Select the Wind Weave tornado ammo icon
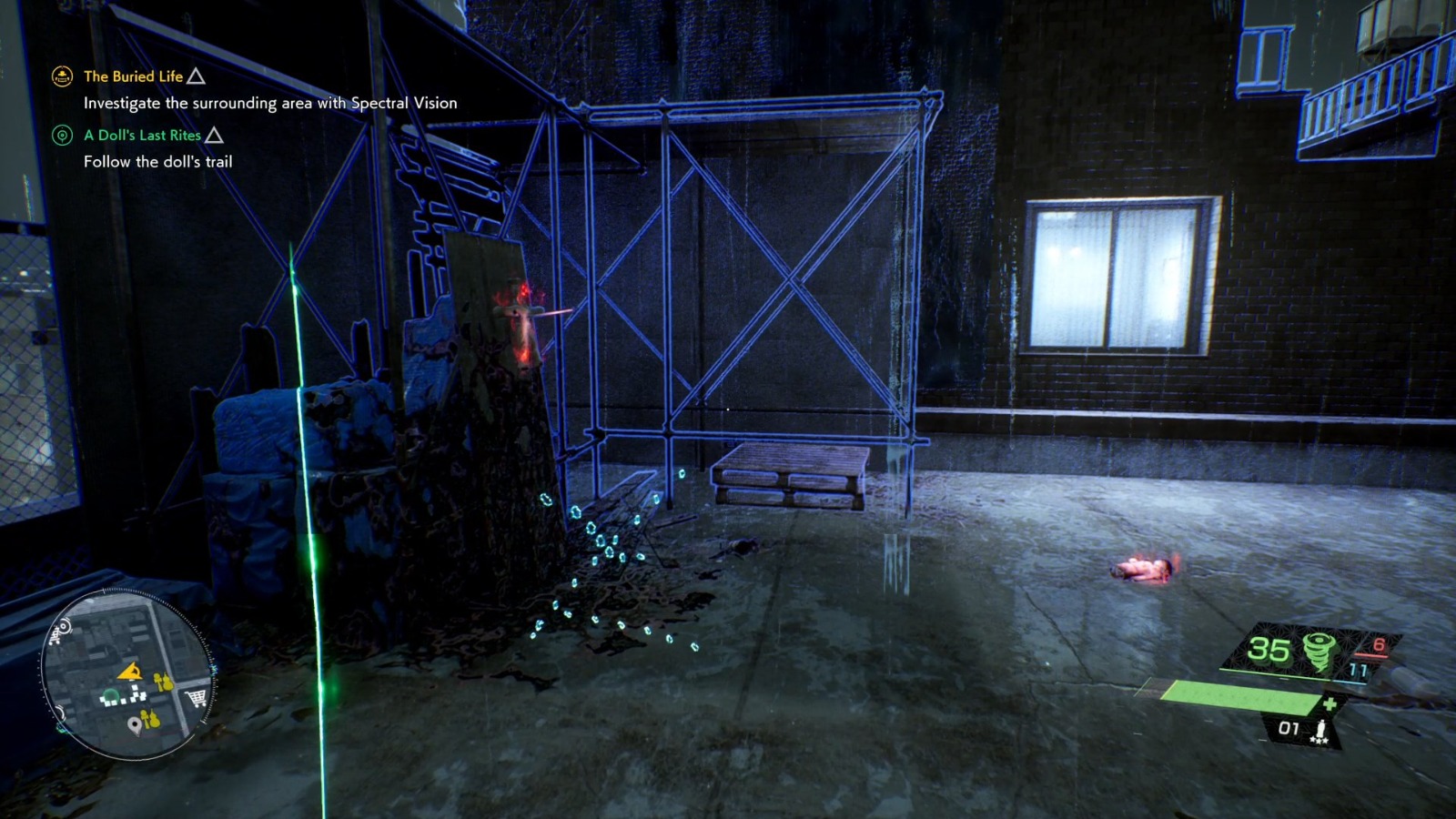 (1319, 648)
